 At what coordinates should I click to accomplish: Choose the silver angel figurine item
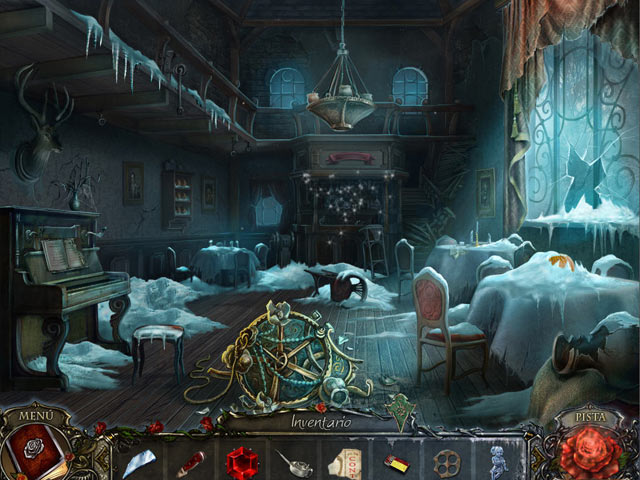point(496,461)
